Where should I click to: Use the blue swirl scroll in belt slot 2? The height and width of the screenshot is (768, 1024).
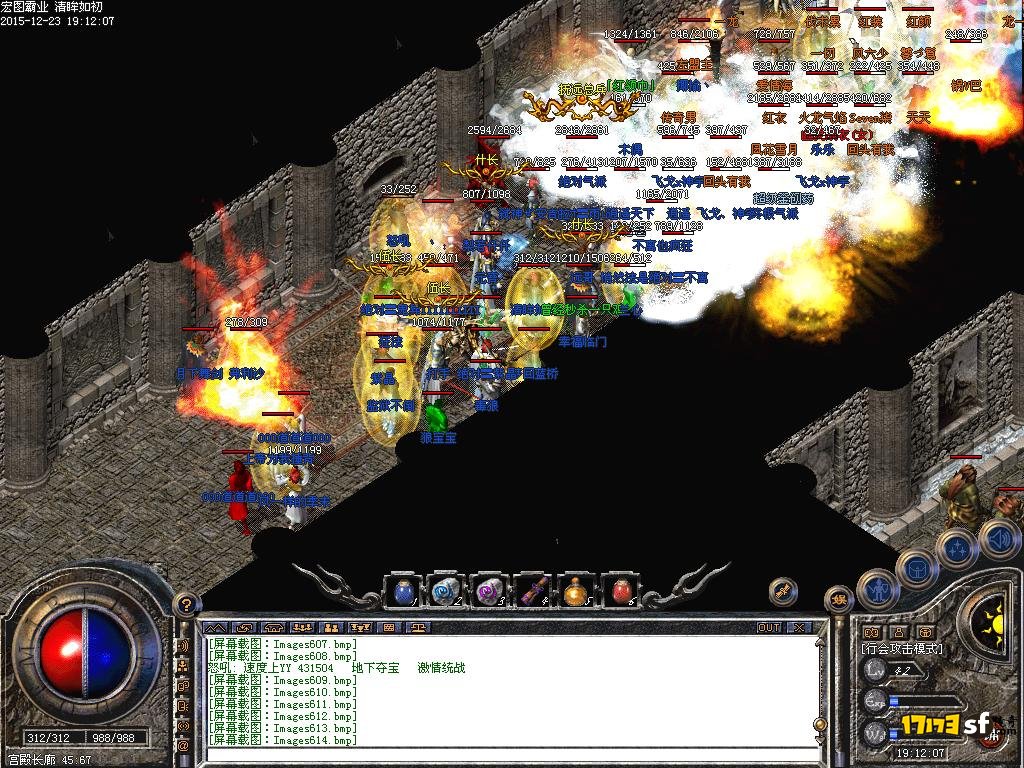(x=444, y=591)
